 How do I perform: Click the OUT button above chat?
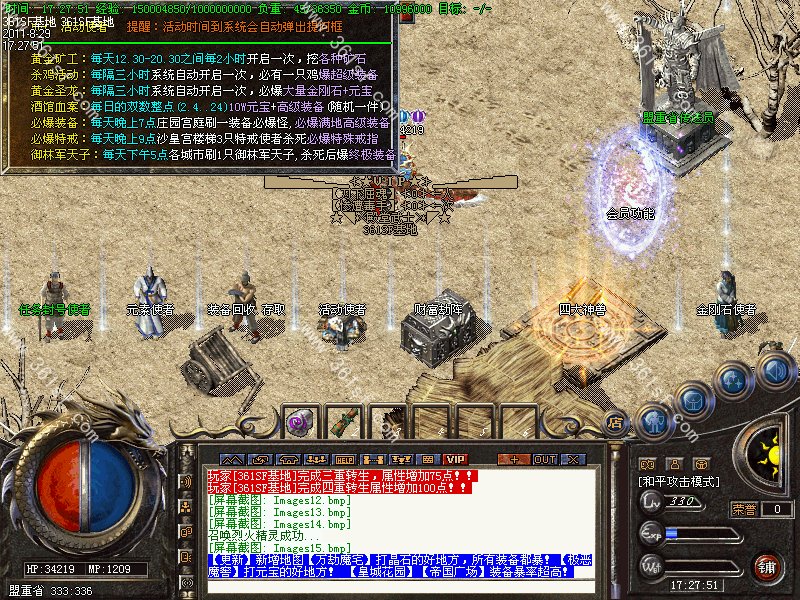[x=544, y=459]
